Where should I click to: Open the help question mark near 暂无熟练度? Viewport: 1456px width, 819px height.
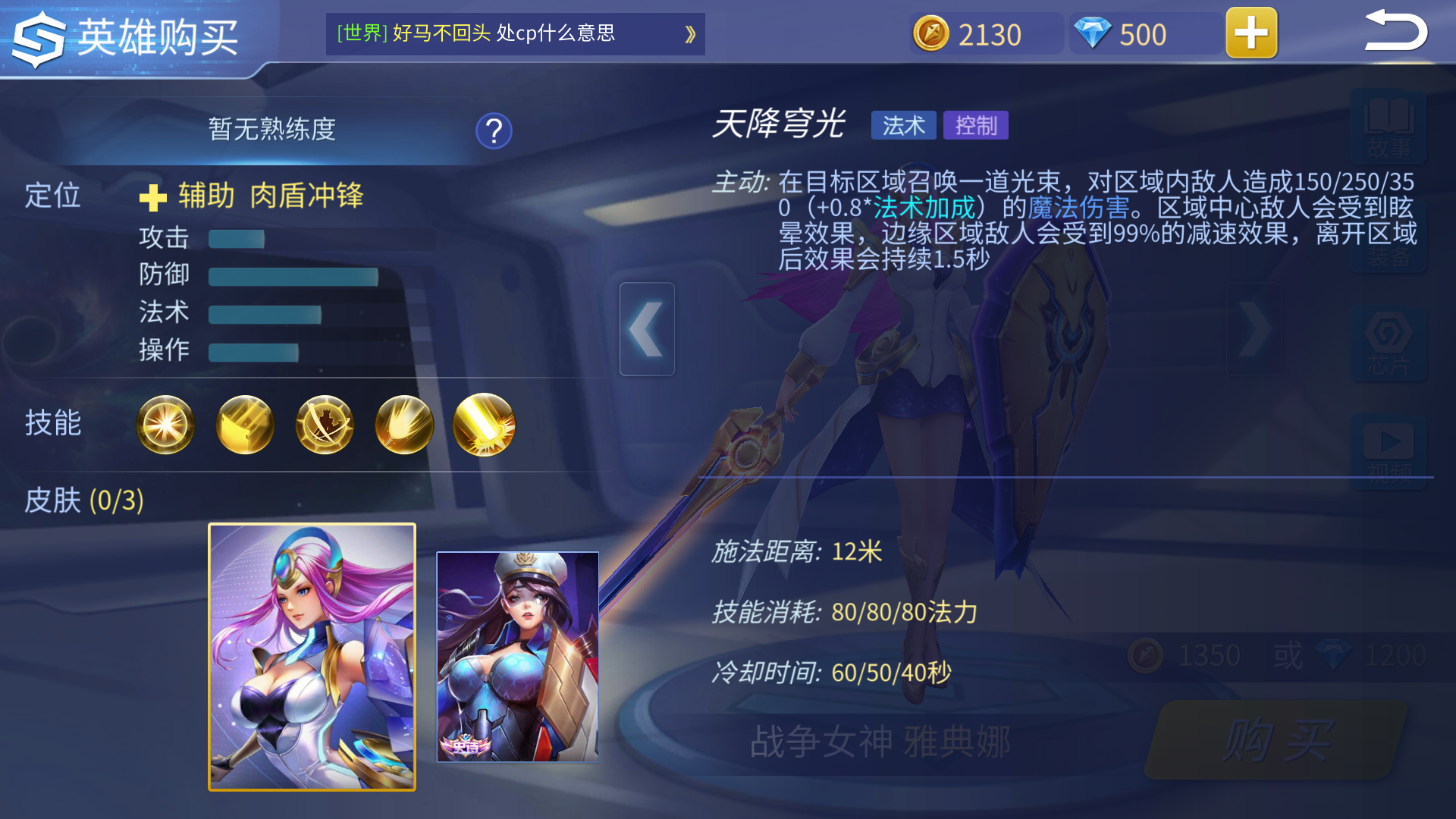tap(493, 130)
